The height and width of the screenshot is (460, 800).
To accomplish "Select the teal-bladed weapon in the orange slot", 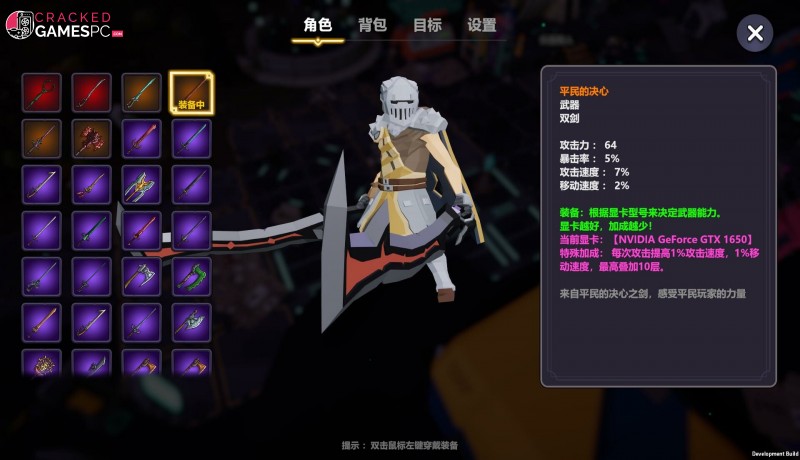I will [x=142, y=93].
